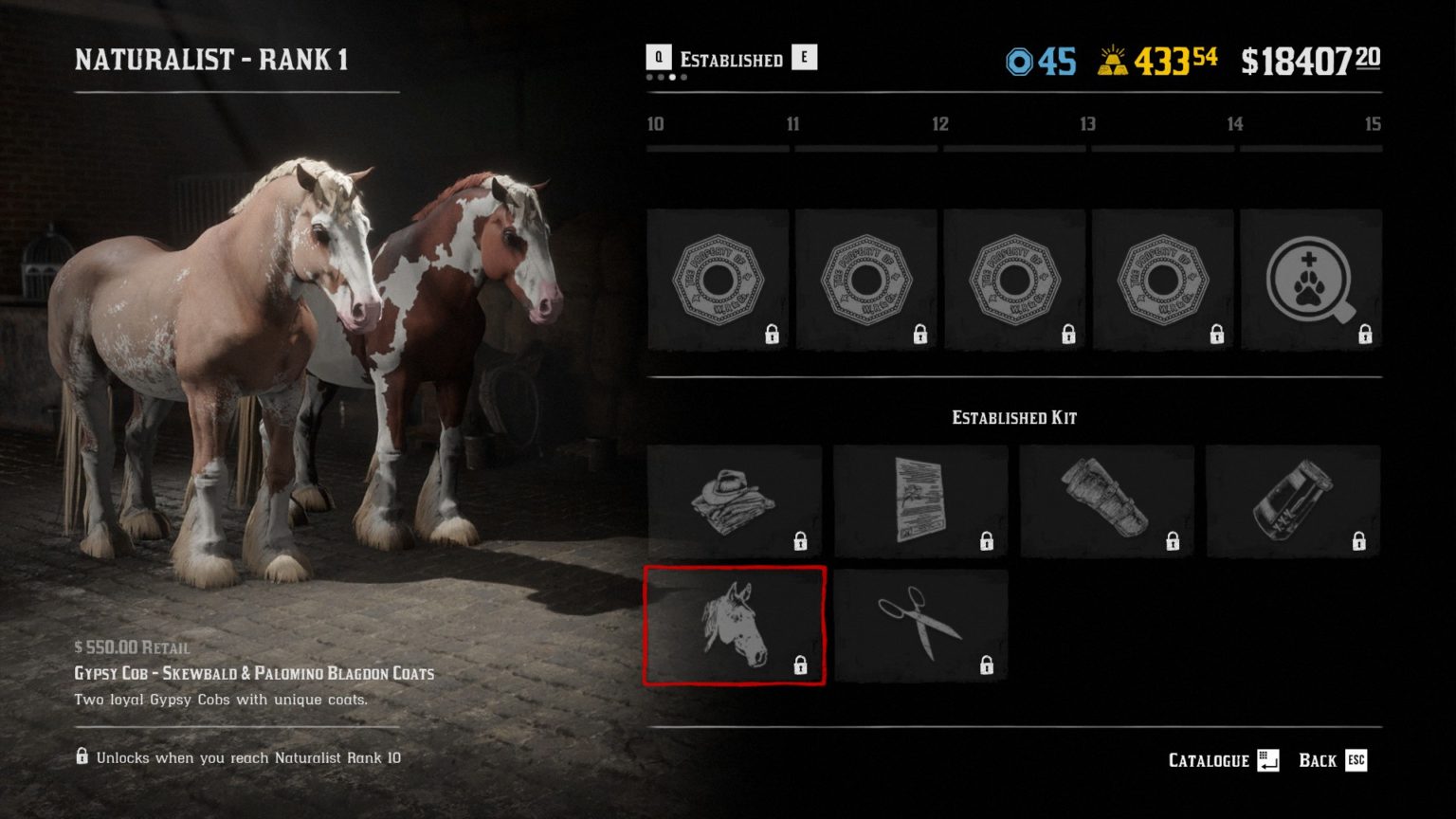Click the Naturalist - Rank 1 heading
This screenshot has height=819, width=1456.
point(212,60)
